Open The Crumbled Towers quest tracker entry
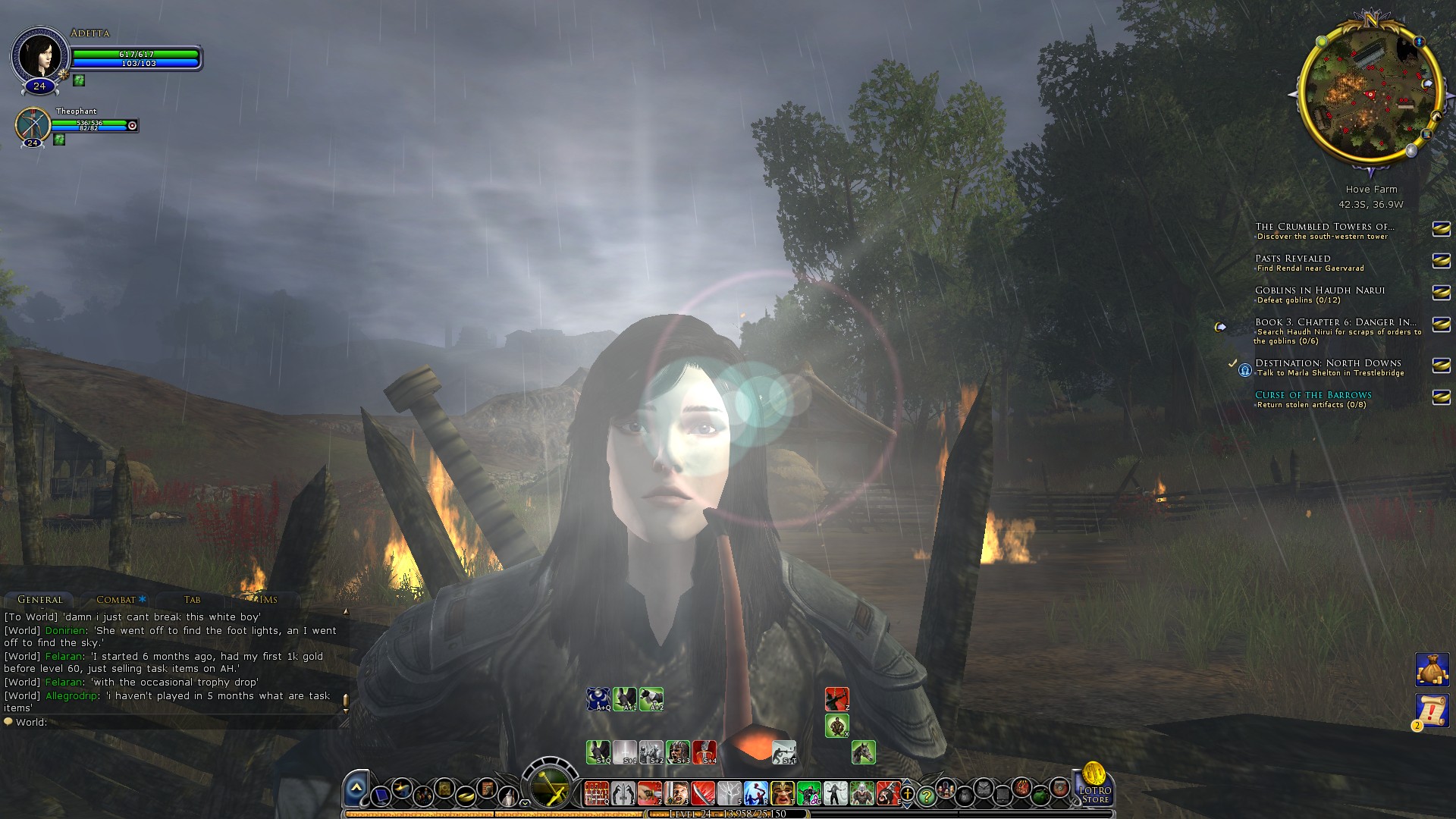Image resolution: width=1456 pixels, height=819 pixels. coord(1324,227)
